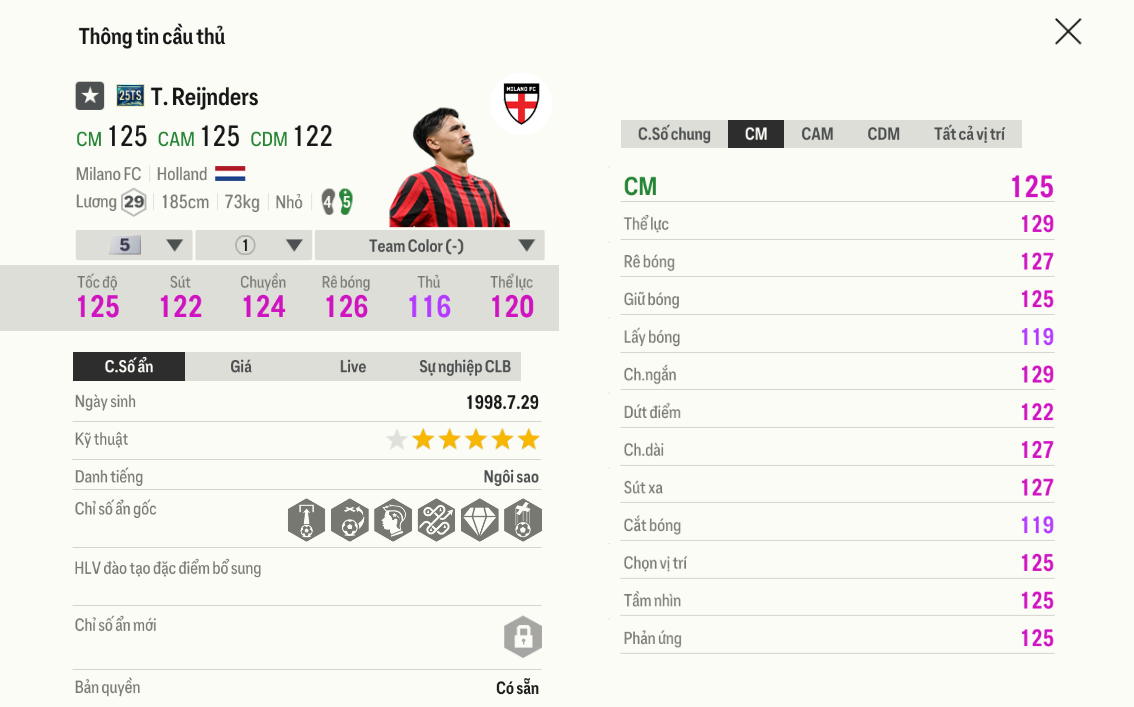Viewport: 1134px width, 707px height.
Task: Click the Milano FC club badge
Action: 521,103
